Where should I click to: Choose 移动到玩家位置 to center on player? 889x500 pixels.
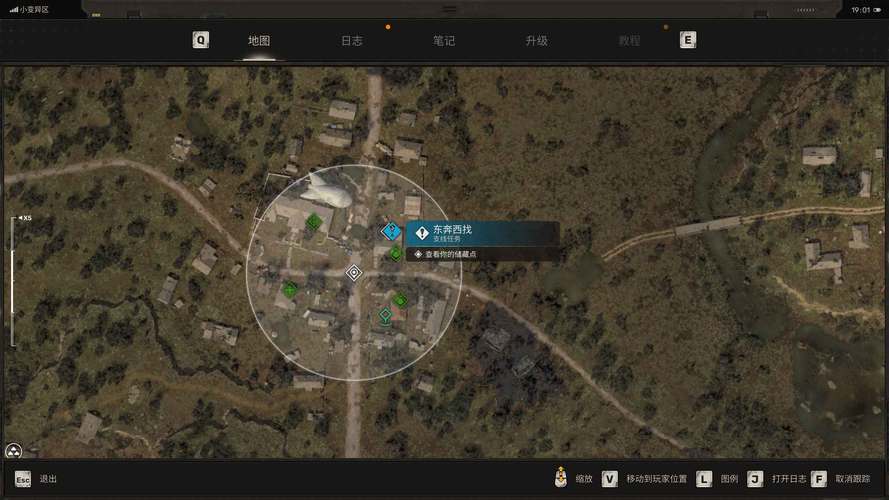click(x=656, y=479)
